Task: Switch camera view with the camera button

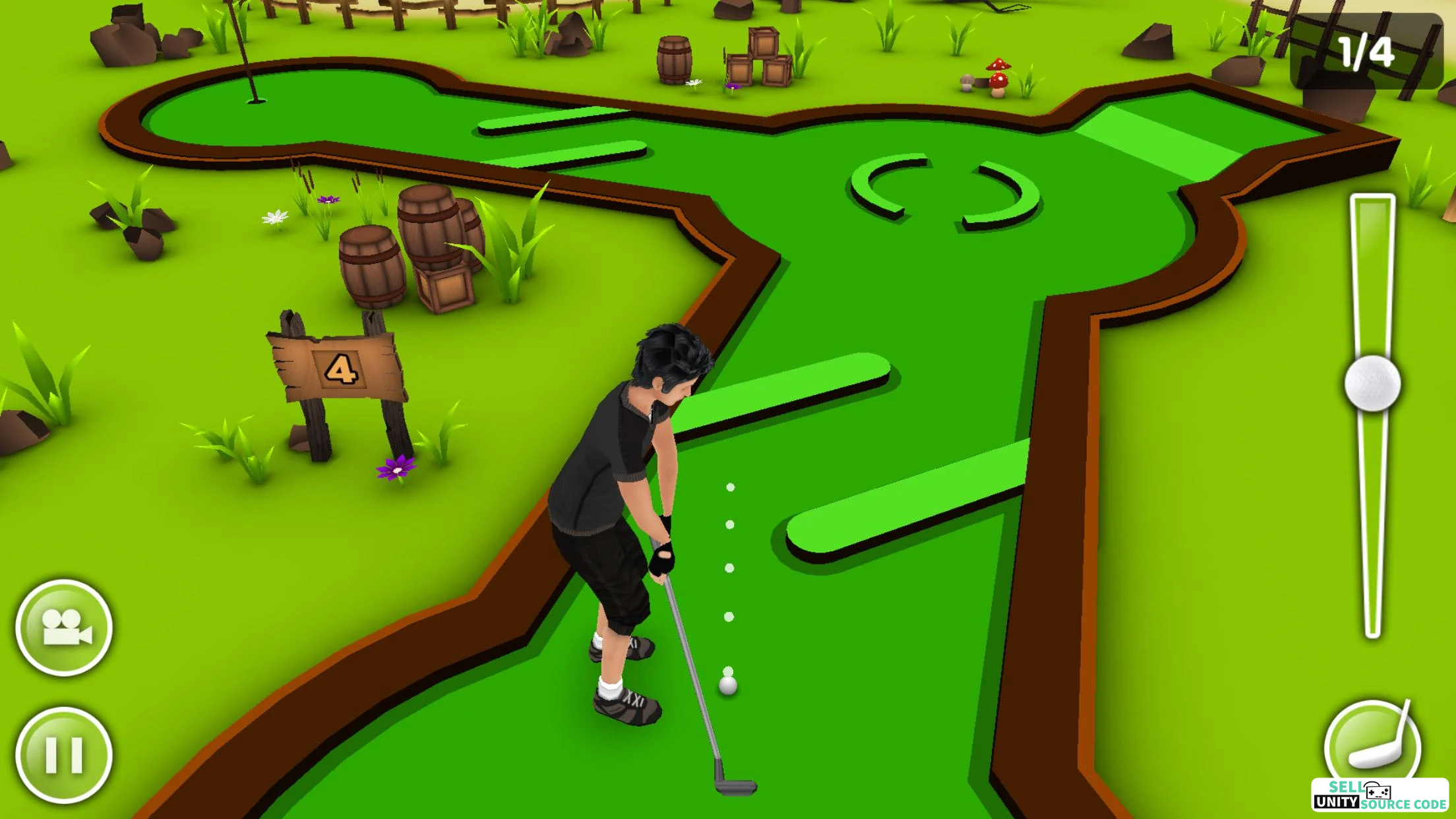Action: pos(64,627)
